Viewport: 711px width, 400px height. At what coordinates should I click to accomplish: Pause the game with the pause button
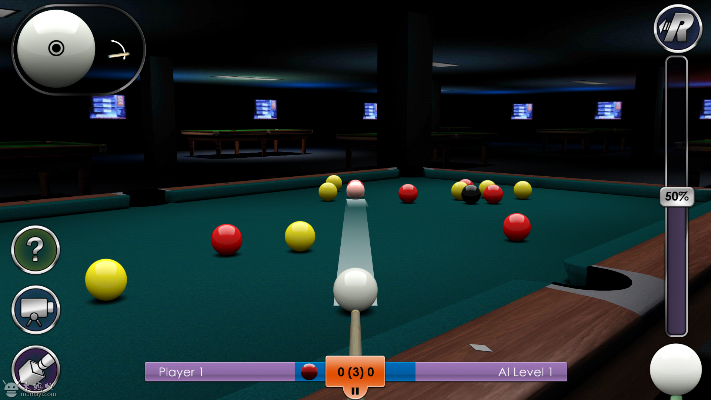click(x=355, y=389)
